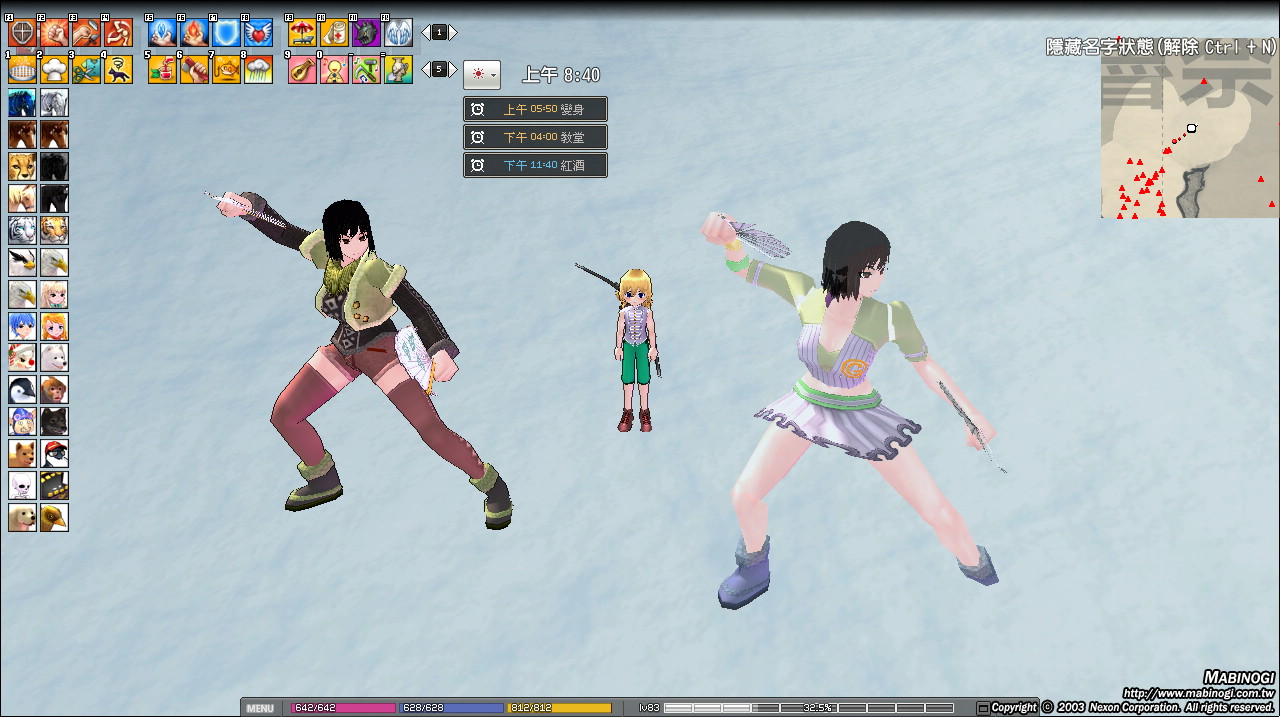Summon the cheetah pet
This screenshot has width=1280, height=717.
tap(22, 166)
